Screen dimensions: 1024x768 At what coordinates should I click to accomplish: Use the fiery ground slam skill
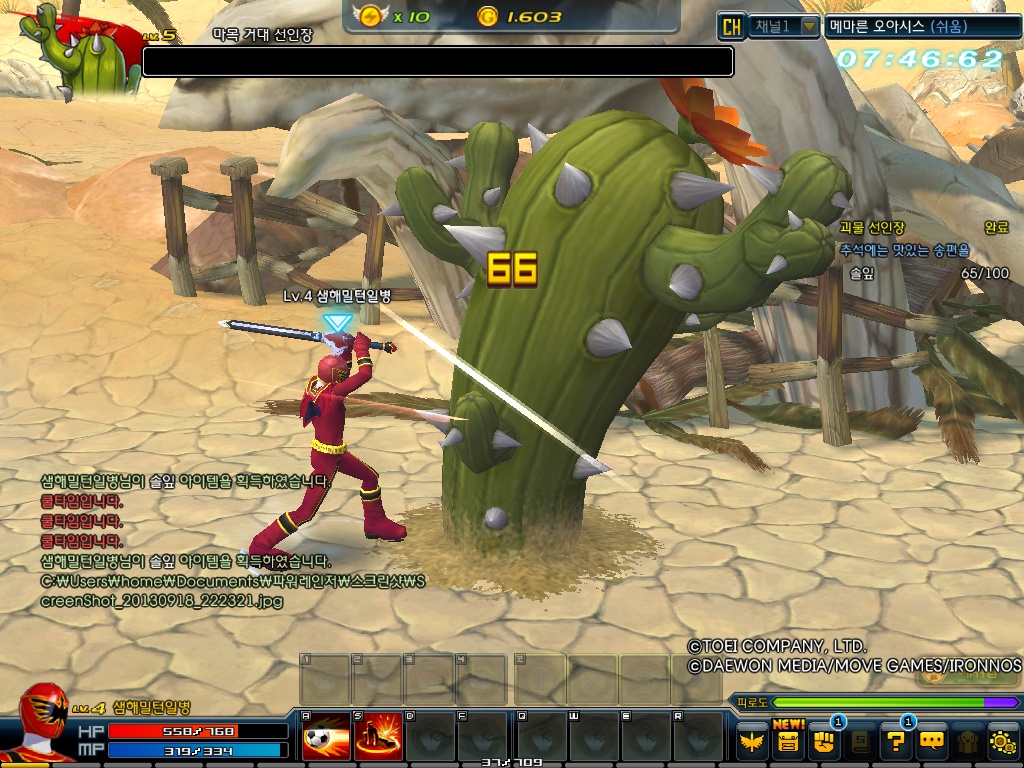click(x=378, y=739)
